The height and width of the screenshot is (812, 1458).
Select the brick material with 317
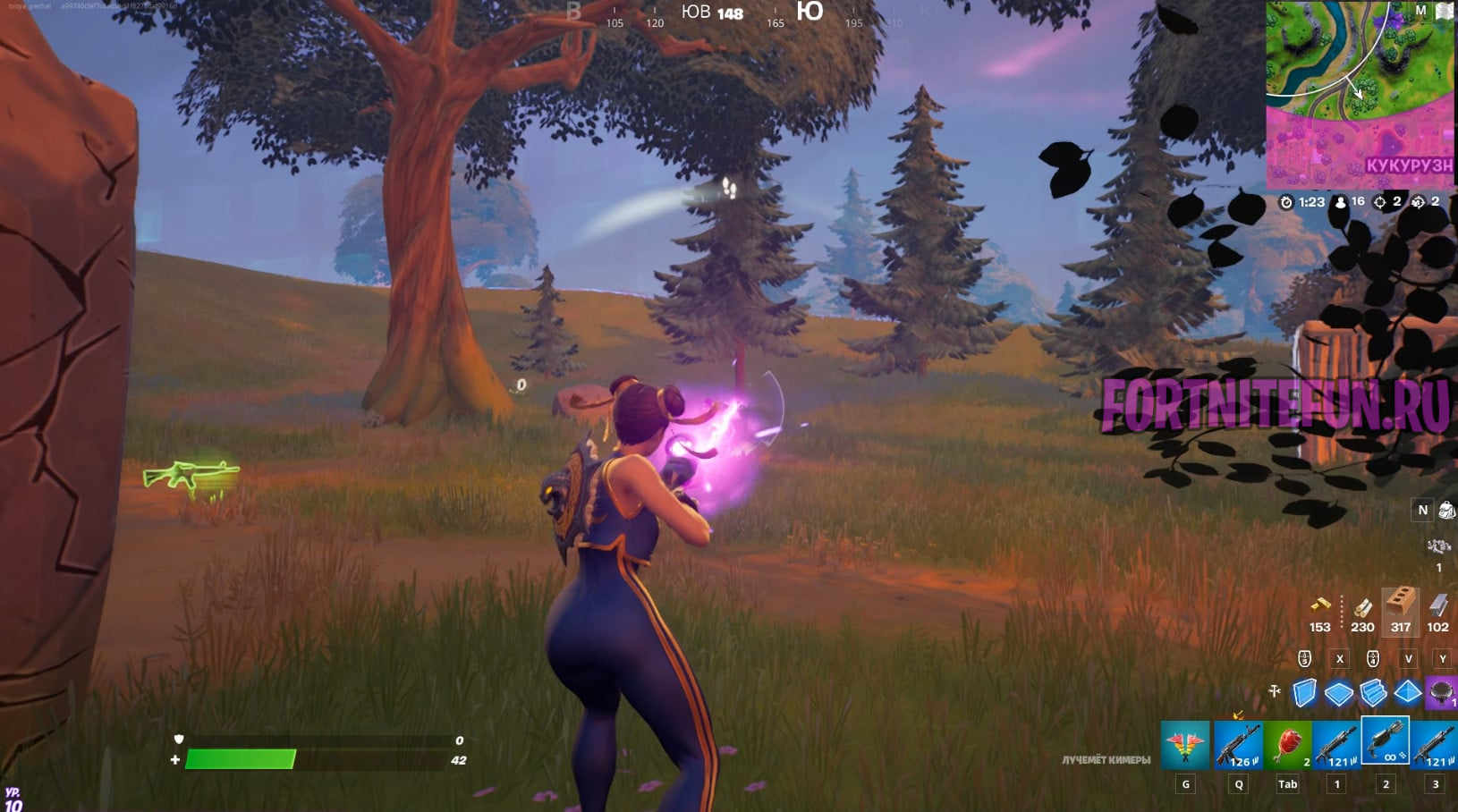(x=1401, y=609)
